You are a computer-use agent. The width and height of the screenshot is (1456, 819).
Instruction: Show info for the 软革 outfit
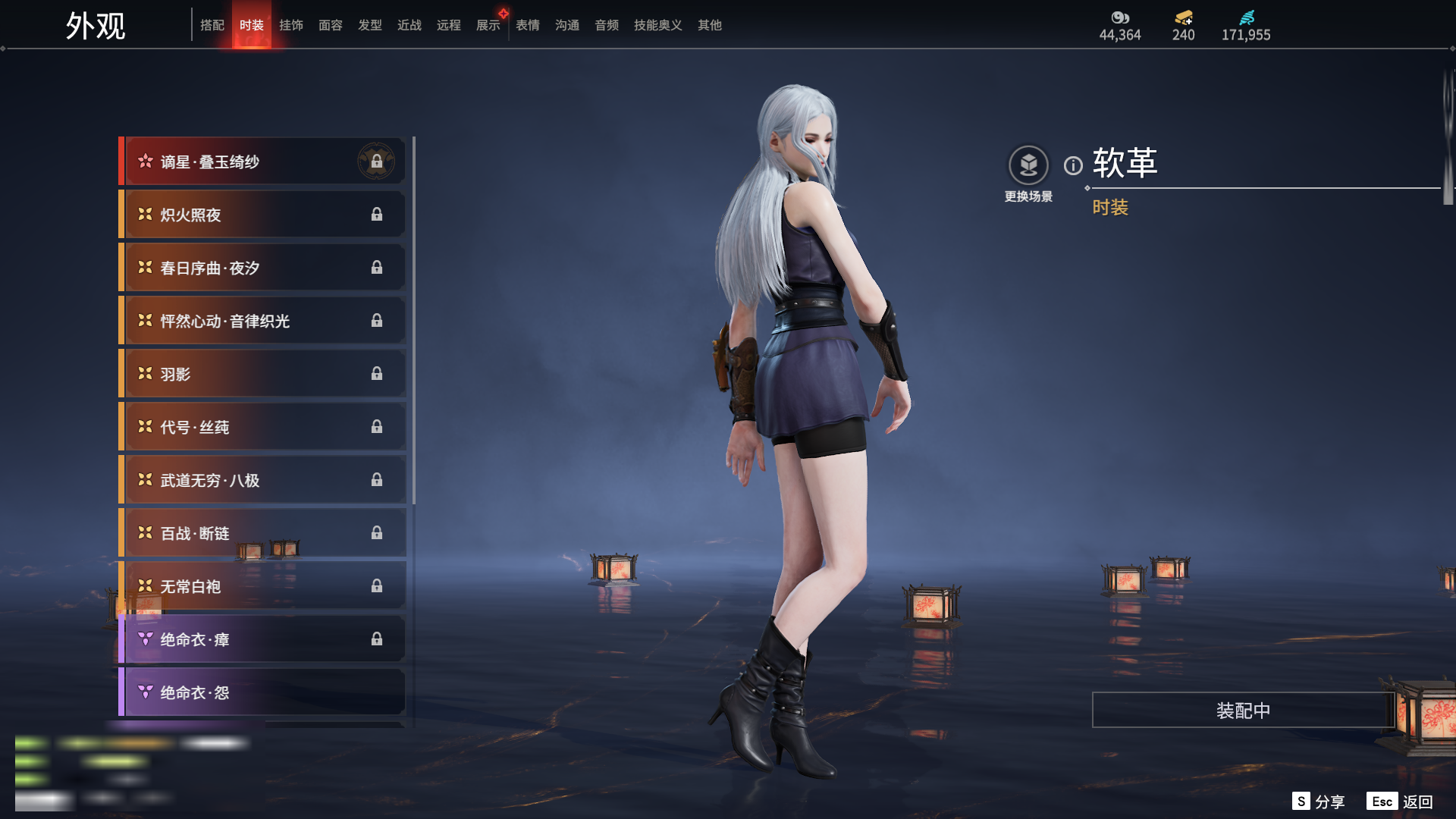click(x=1073, y=165)
